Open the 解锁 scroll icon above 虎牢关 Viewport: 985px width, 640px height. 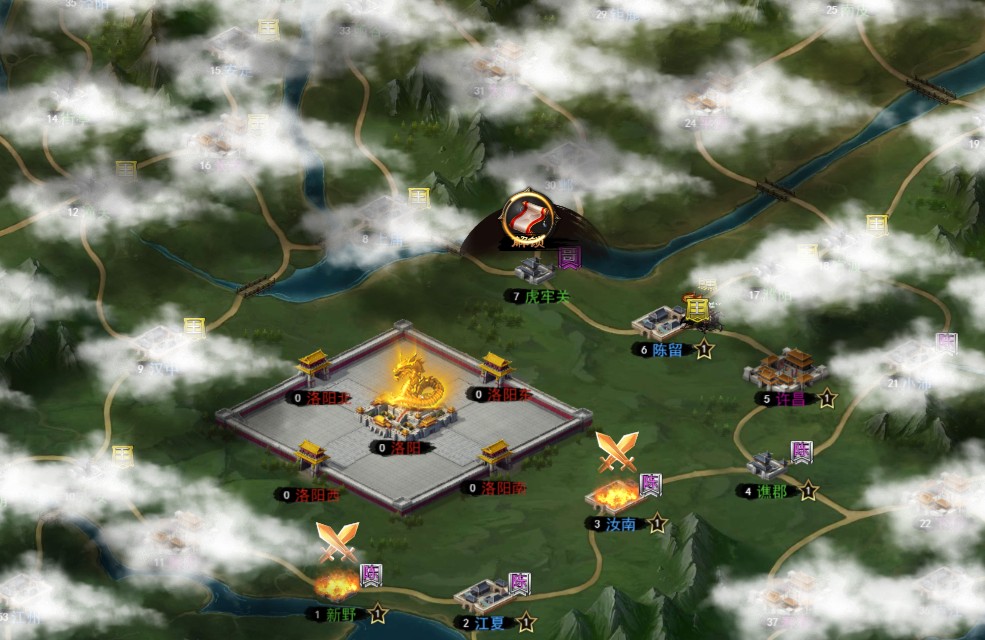(x=527, y=215)
